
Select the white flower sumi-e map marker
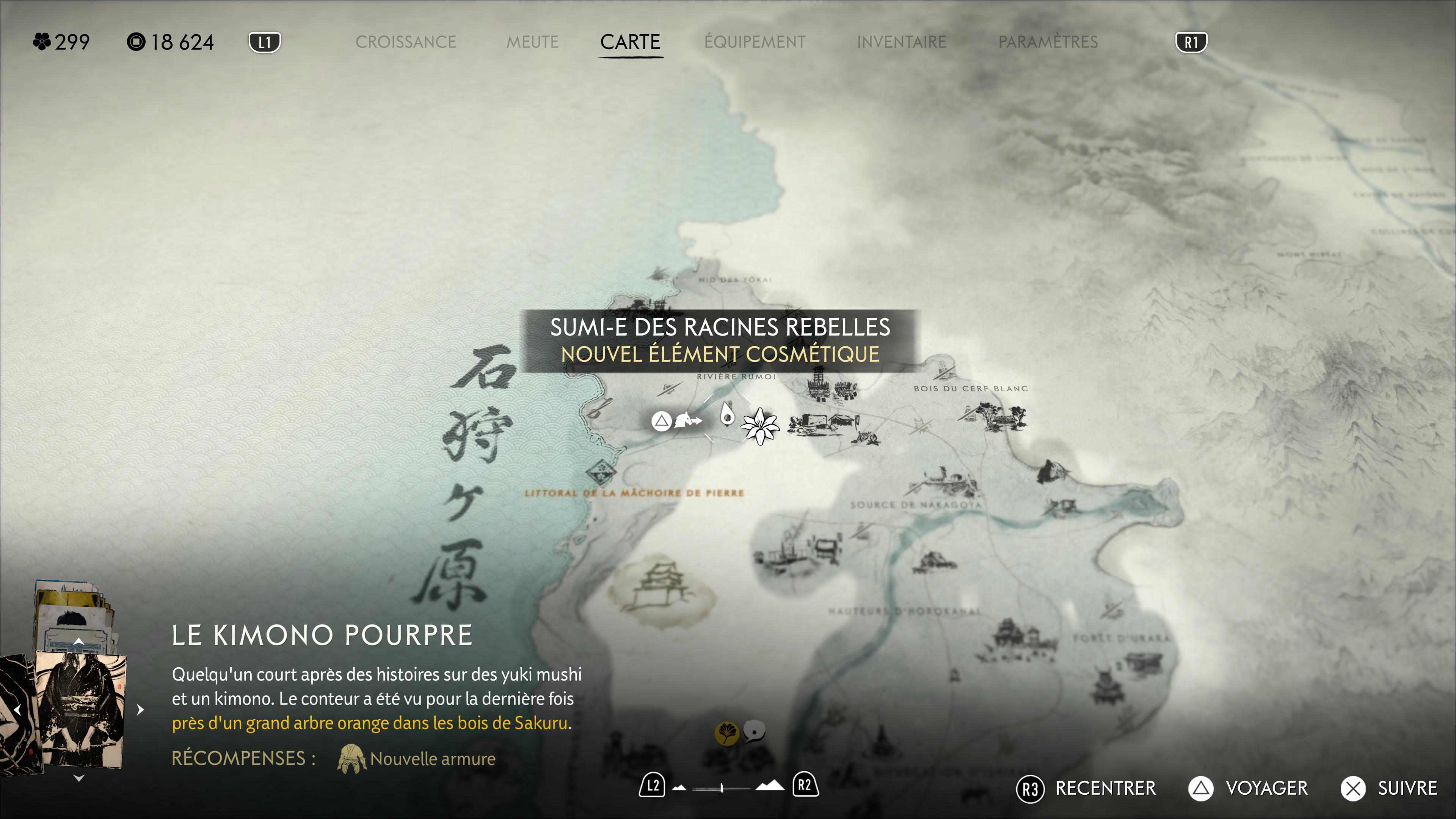pyautogui.click(x=759, y=426)
